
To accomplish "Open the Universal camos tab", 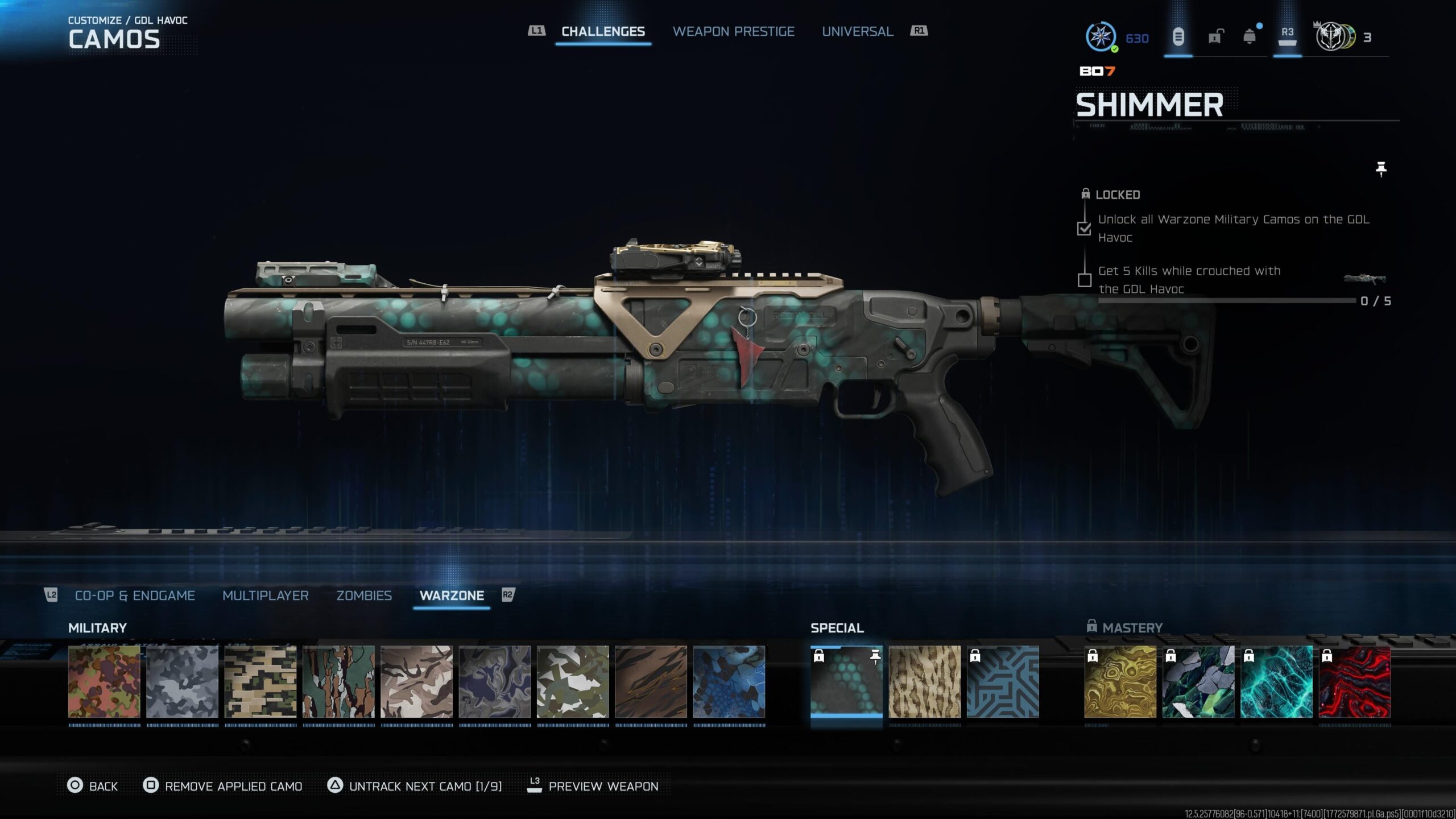I will click(x=857, y=32).
